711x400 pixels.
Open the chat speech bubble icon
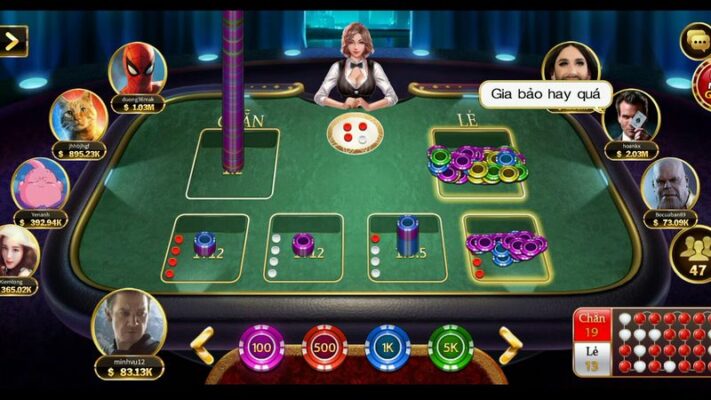[696, 41]
